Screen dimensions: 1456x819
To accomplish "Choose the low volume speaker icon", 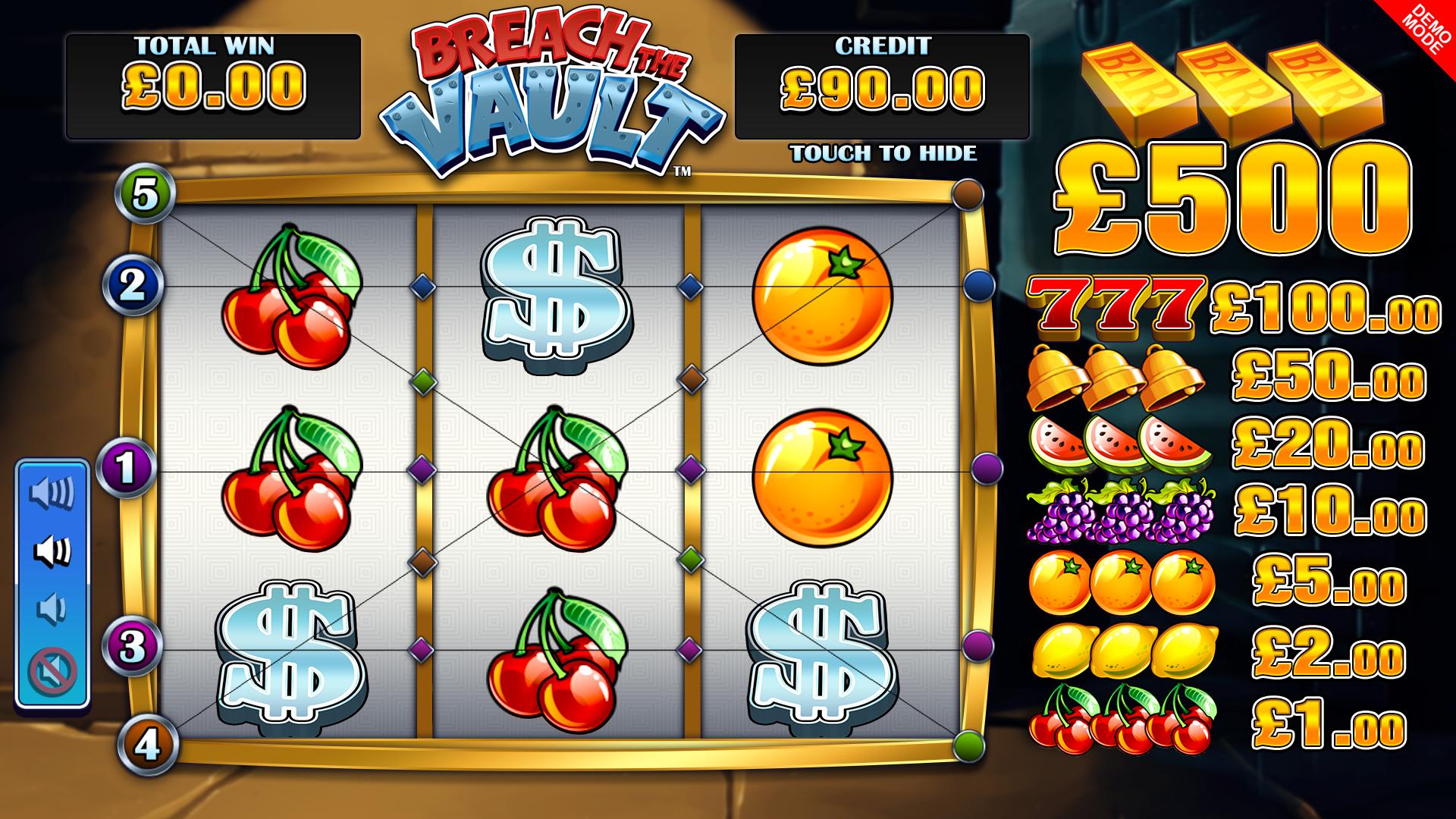I will click(52, 609).
